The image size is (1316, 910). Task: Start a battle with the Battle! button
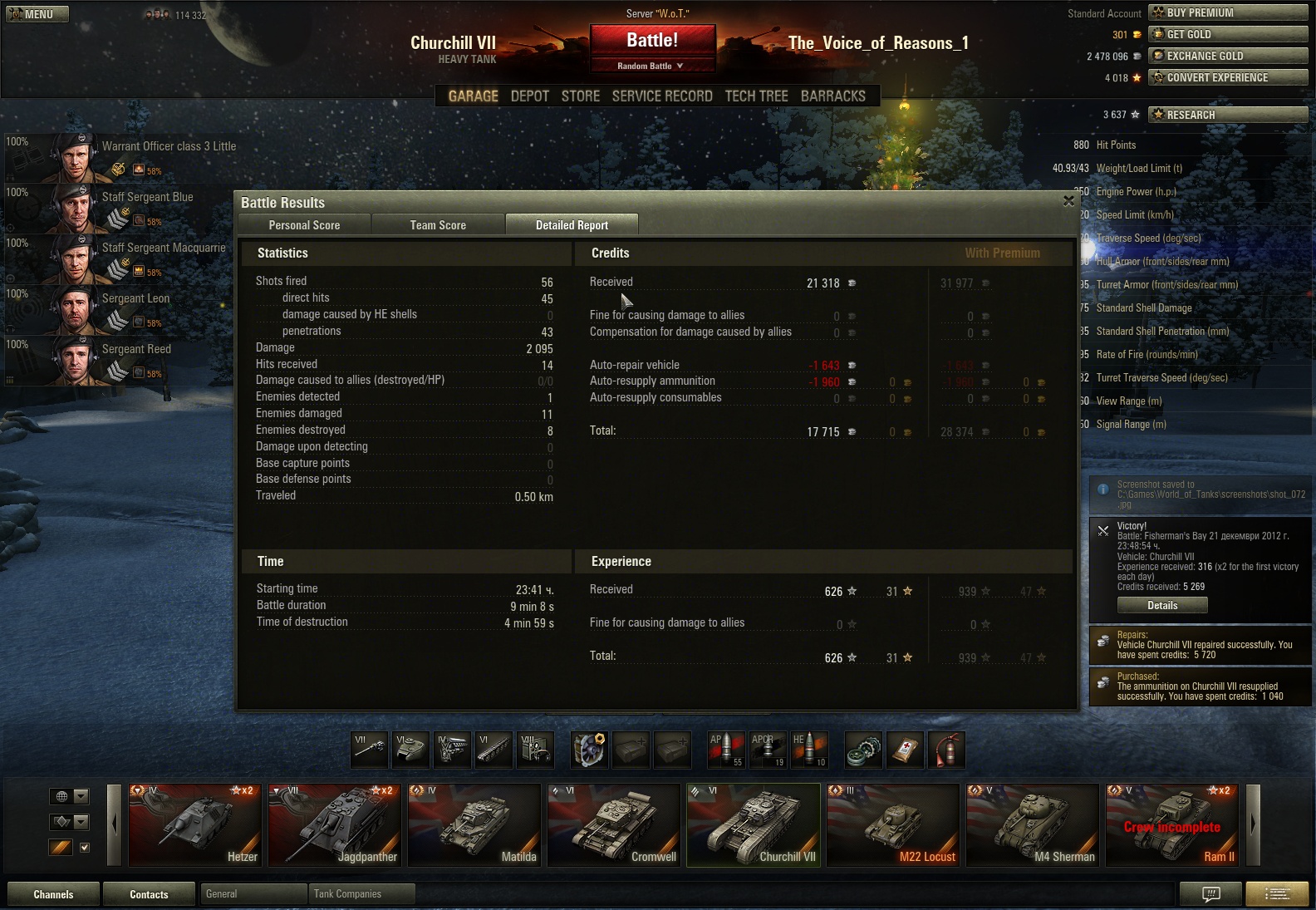[652, 41]
